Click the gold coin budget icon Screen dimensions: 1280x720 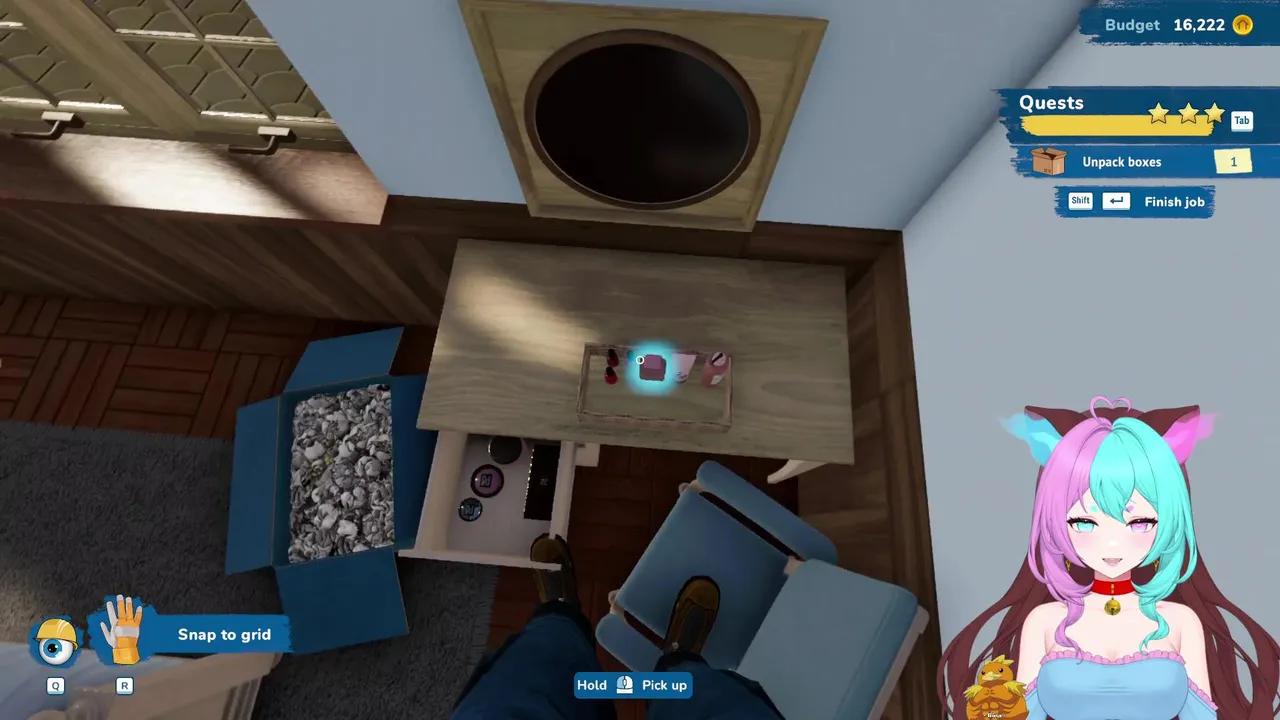tap(1242, 25)
